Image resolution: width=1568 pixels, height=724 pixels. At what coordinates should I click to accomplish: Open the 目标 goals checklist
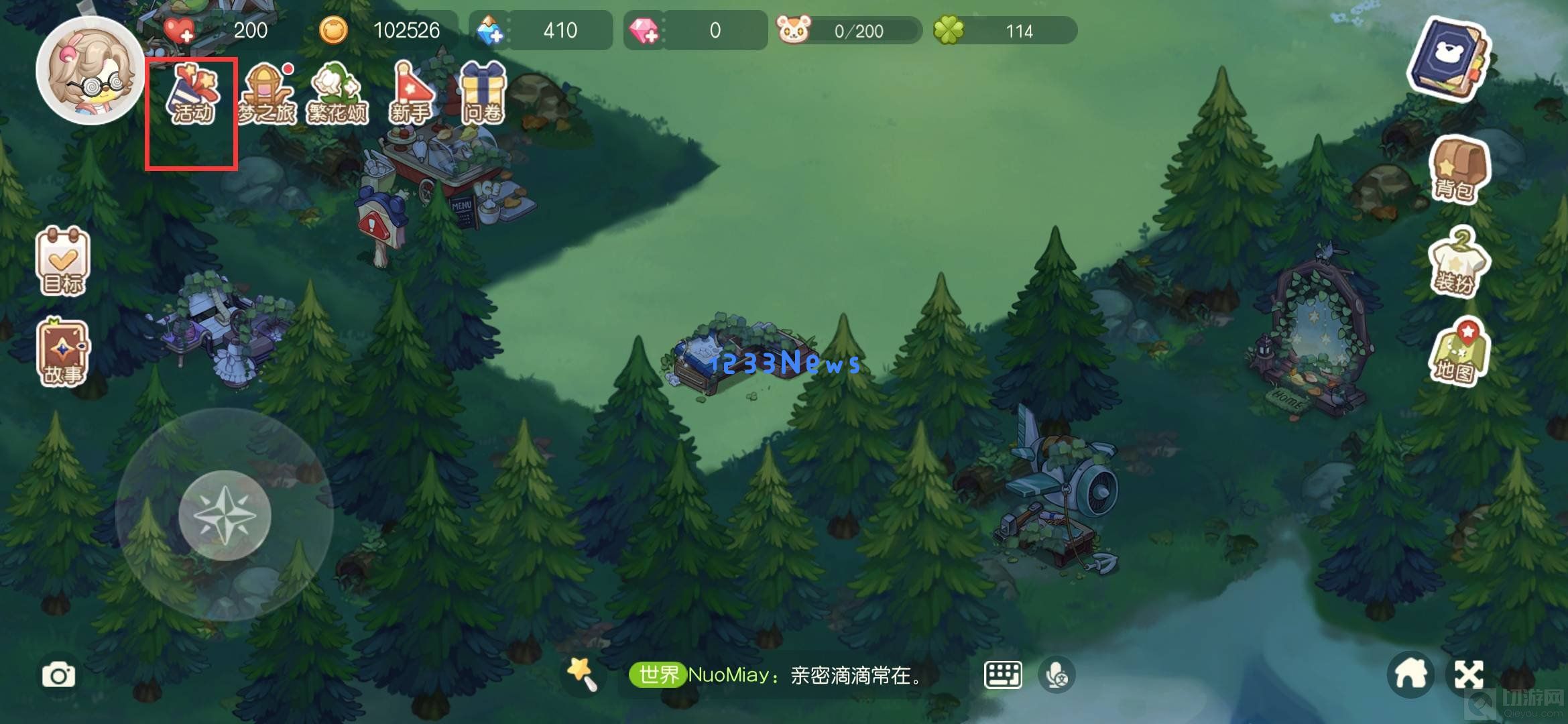62,262
